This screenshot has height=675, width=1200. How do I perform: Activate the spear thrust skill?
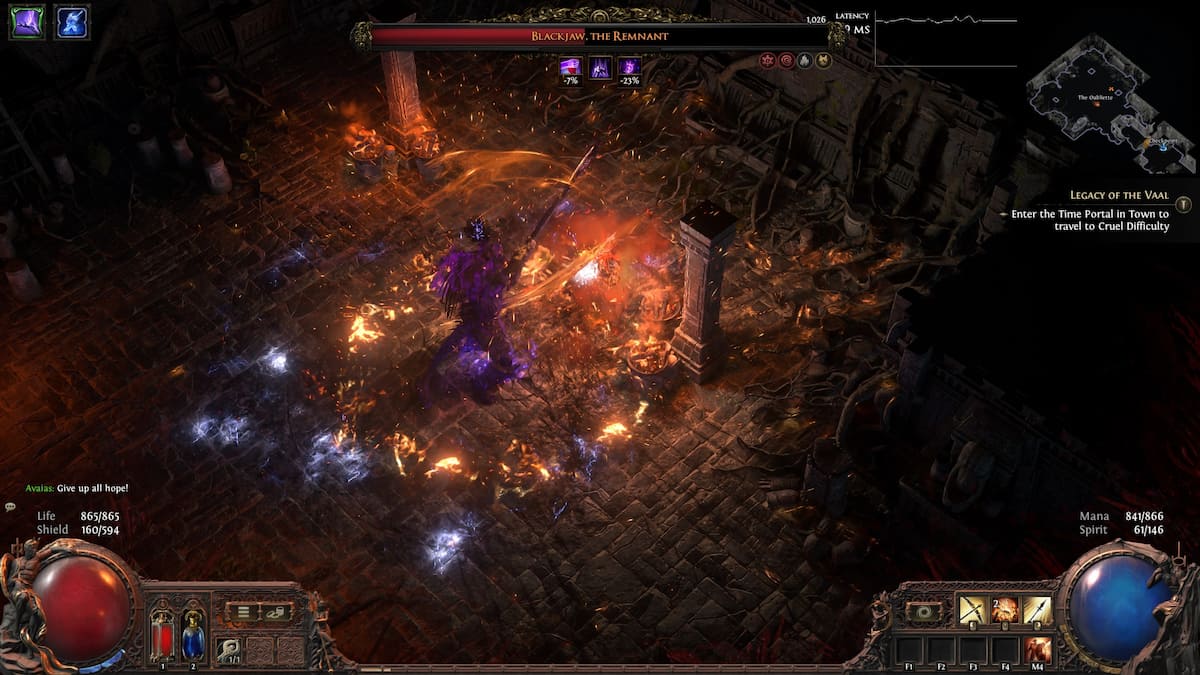pyautogui.click(x=1037, y=610)
